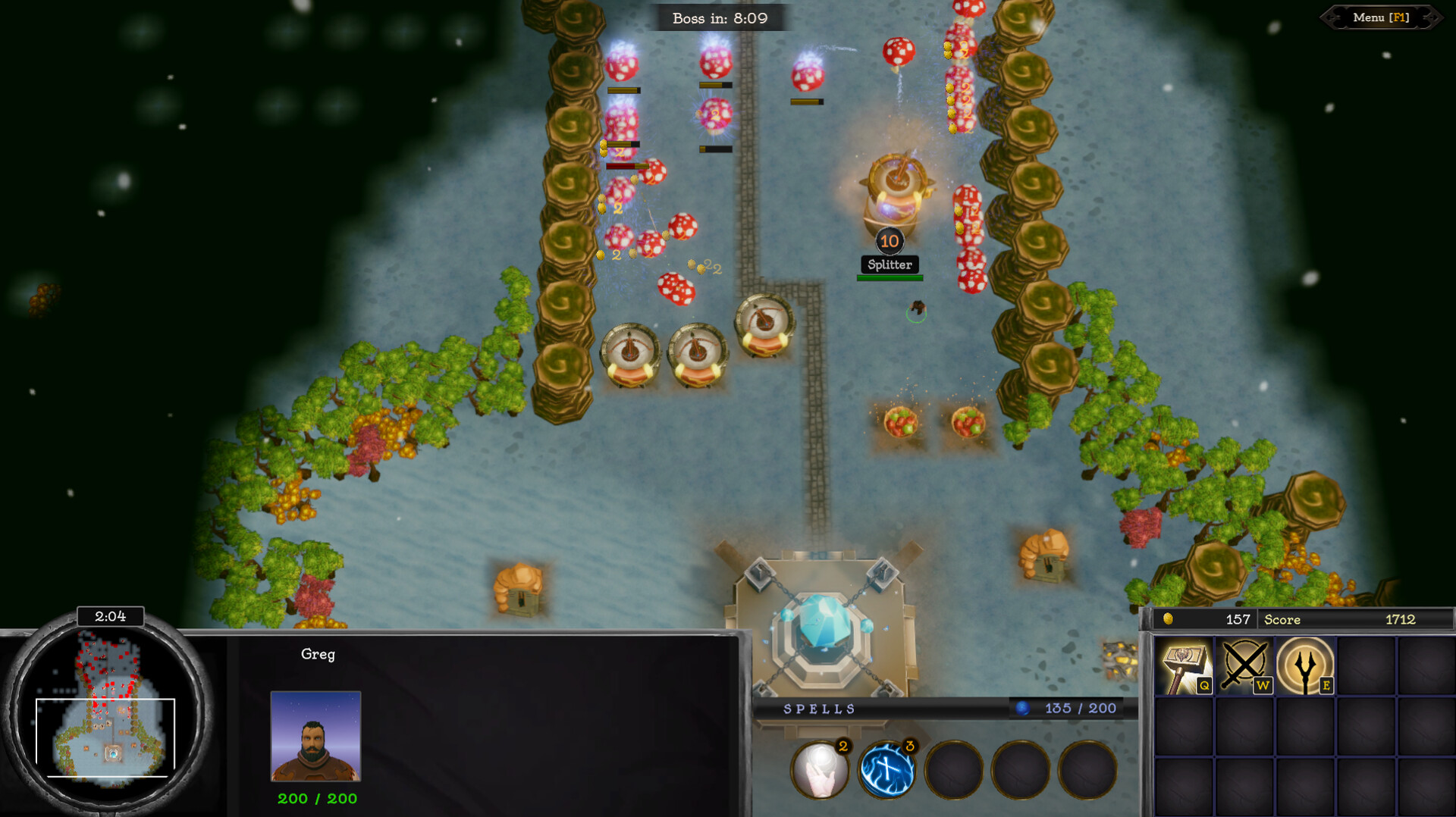The height and width of the screenshot is (817, 1456).
Task: Cast the white orb spell with 2 charges
Action: (821, 769)
